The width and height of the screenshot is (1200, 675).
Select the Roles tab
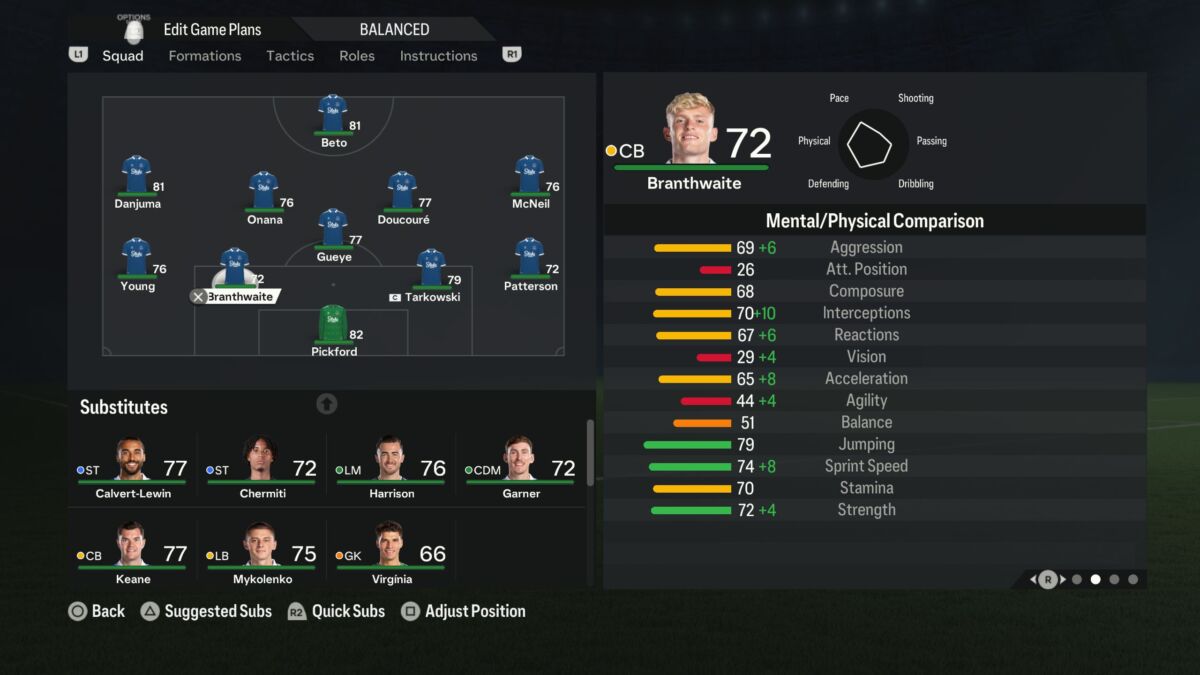pyautogui.click(x=357, y=56)
